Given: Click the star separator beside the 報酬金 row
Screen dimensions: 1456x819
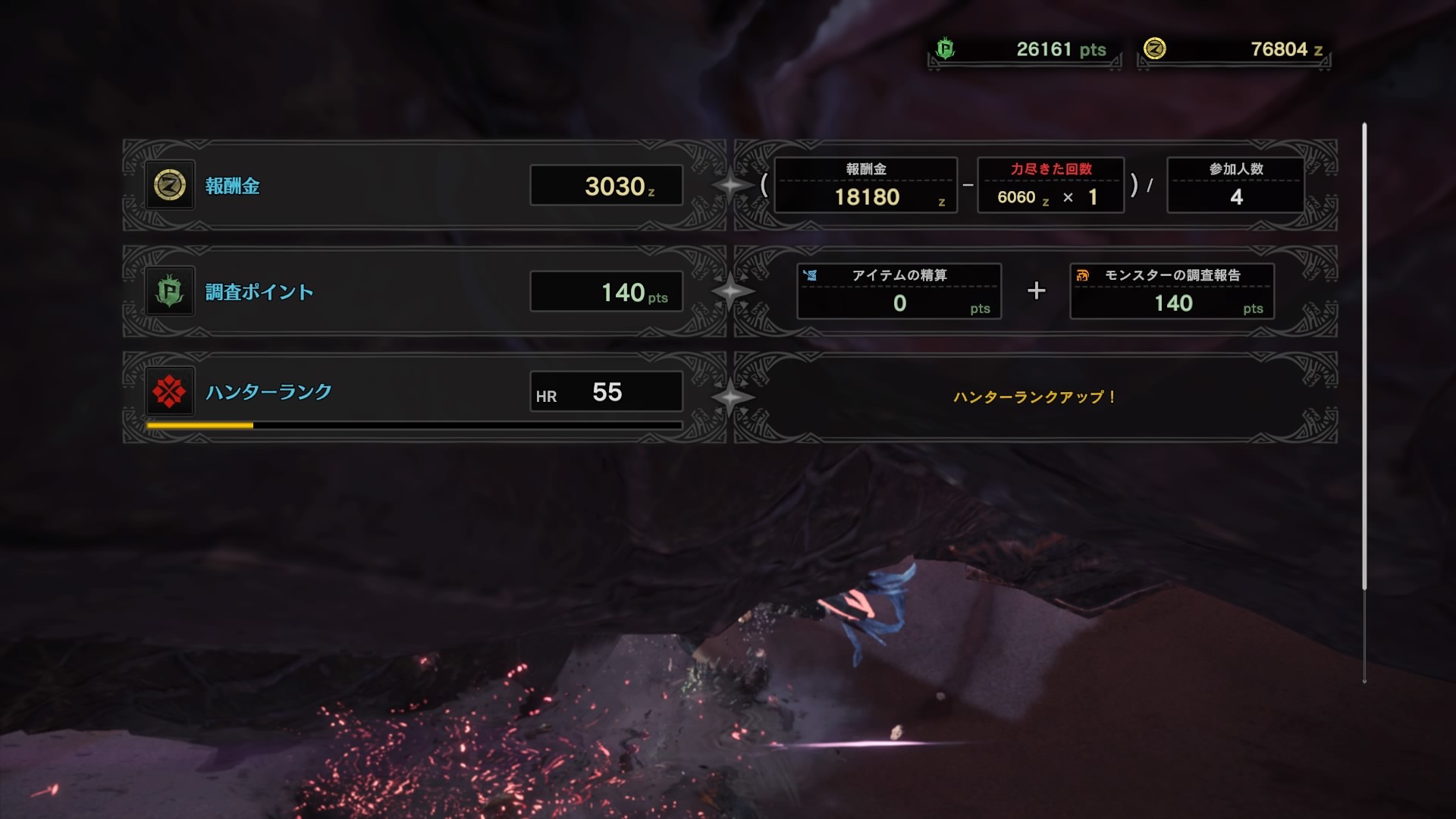Looking at the screenshot, I should [x=730, y=185].
